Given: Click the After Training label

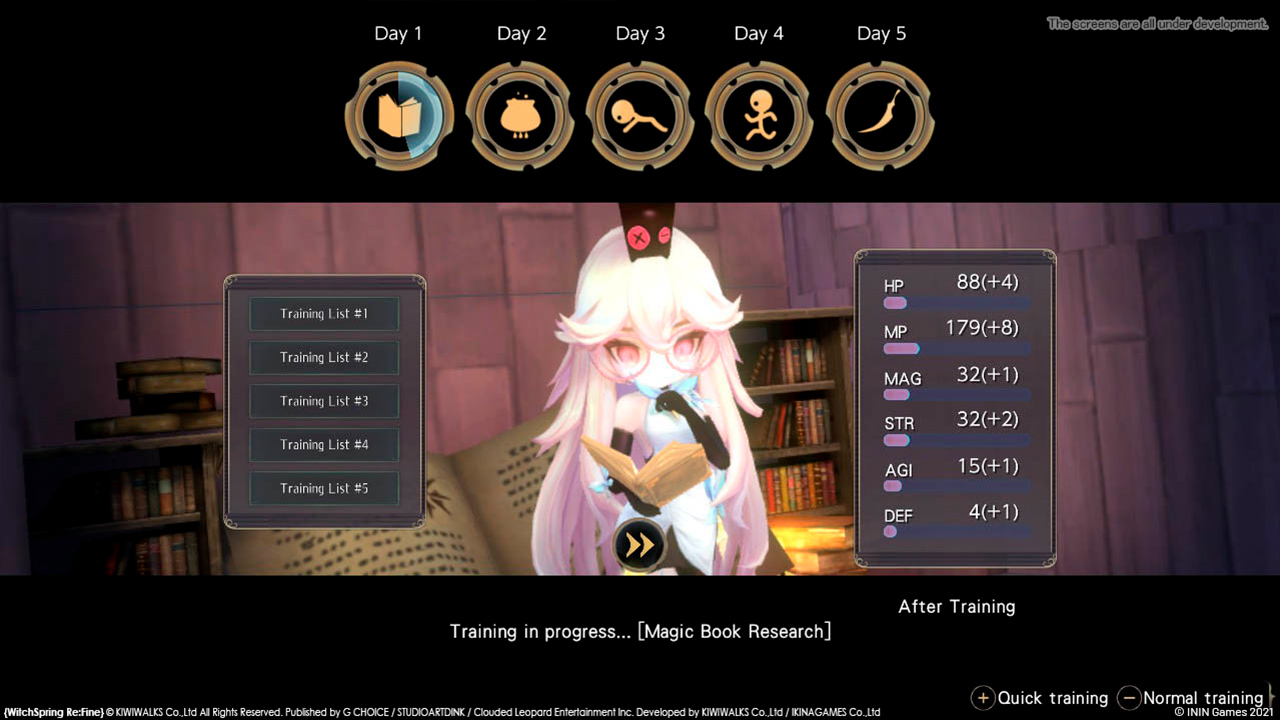Looking at the screenshot, I should tap(956, 606).
